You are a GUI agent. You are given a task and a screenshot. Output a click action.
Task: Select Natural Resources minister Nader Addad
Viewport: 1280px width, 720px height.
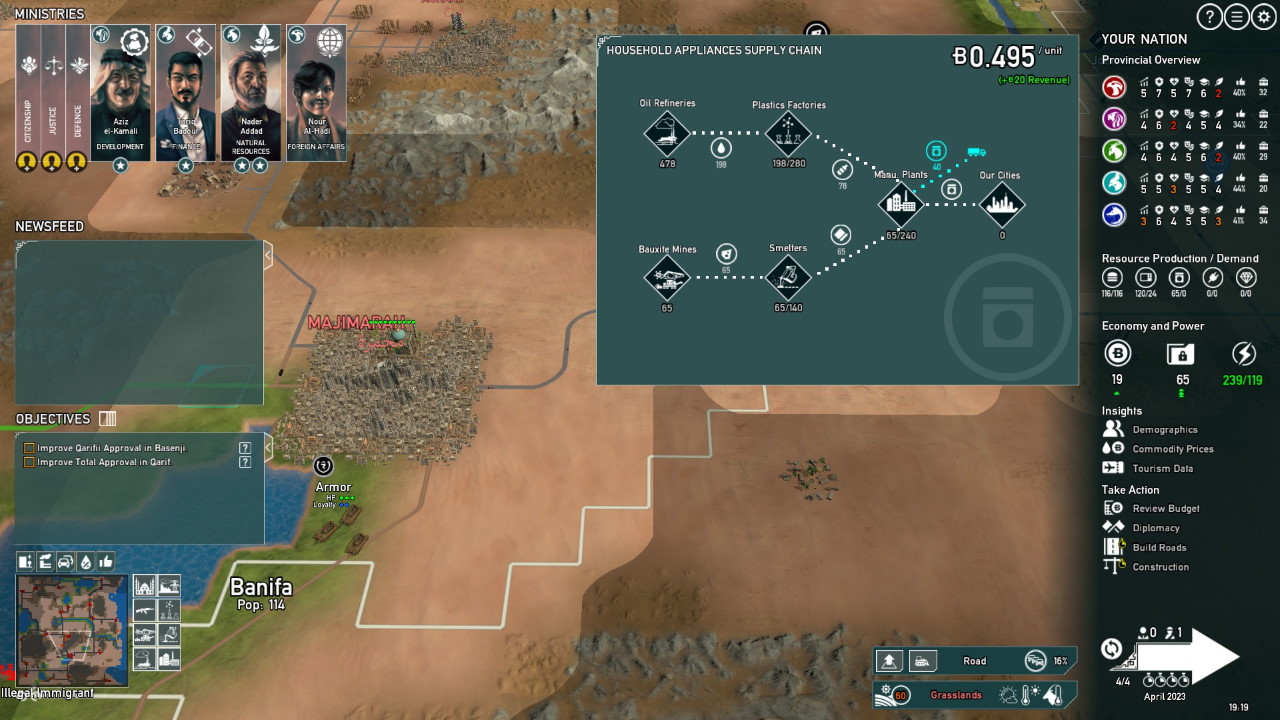[251, 93]
